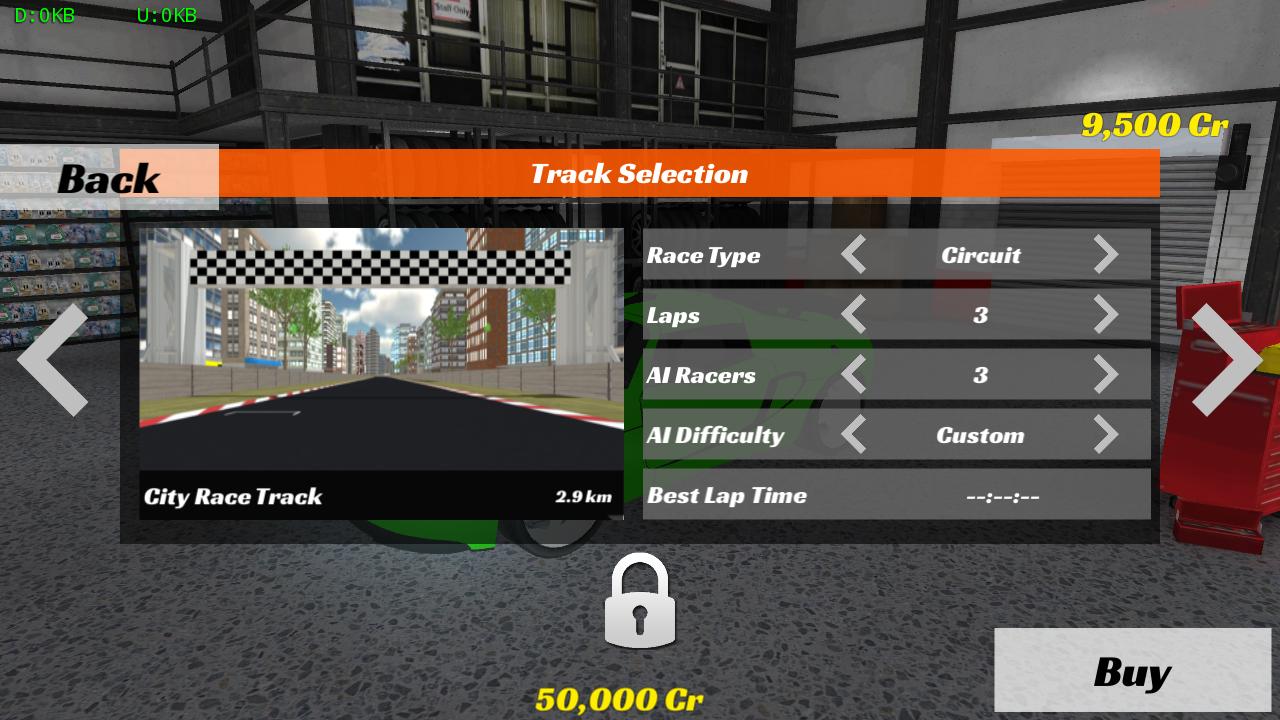The width and height of the screenshot is (1280, 720).
Task: Increase the Laps count with the right arrow
Action: tap(1107, 315)
